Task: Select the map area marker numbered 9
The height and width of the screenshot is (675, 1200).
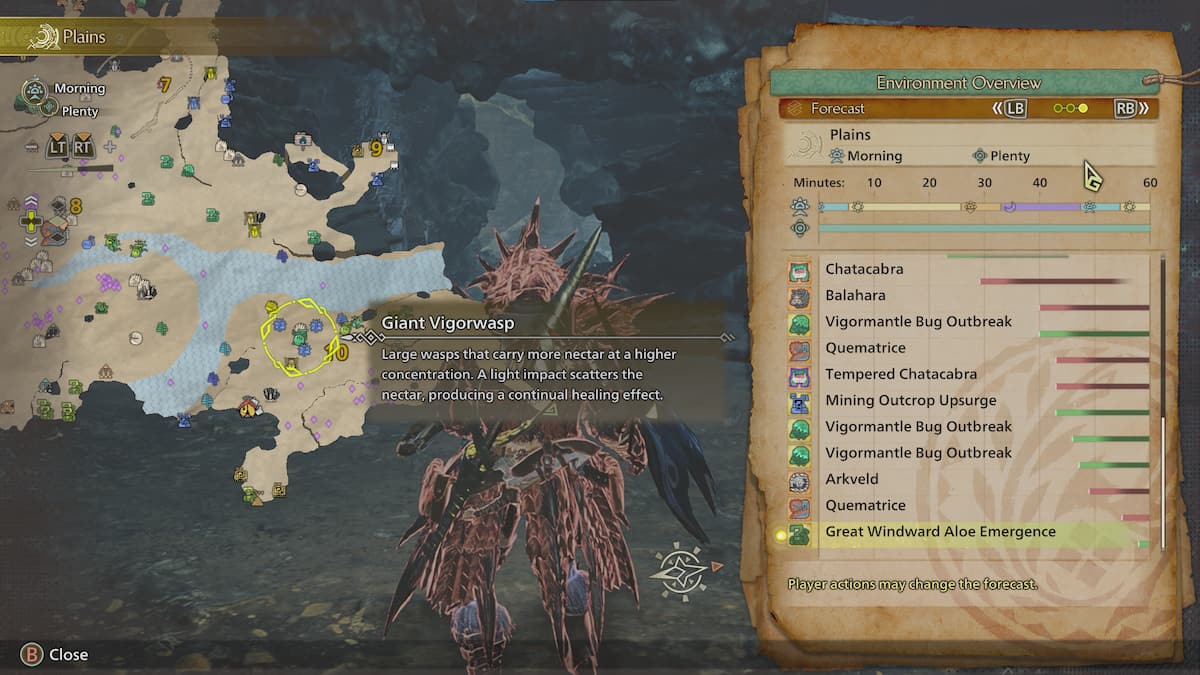Action: [377, 148]
